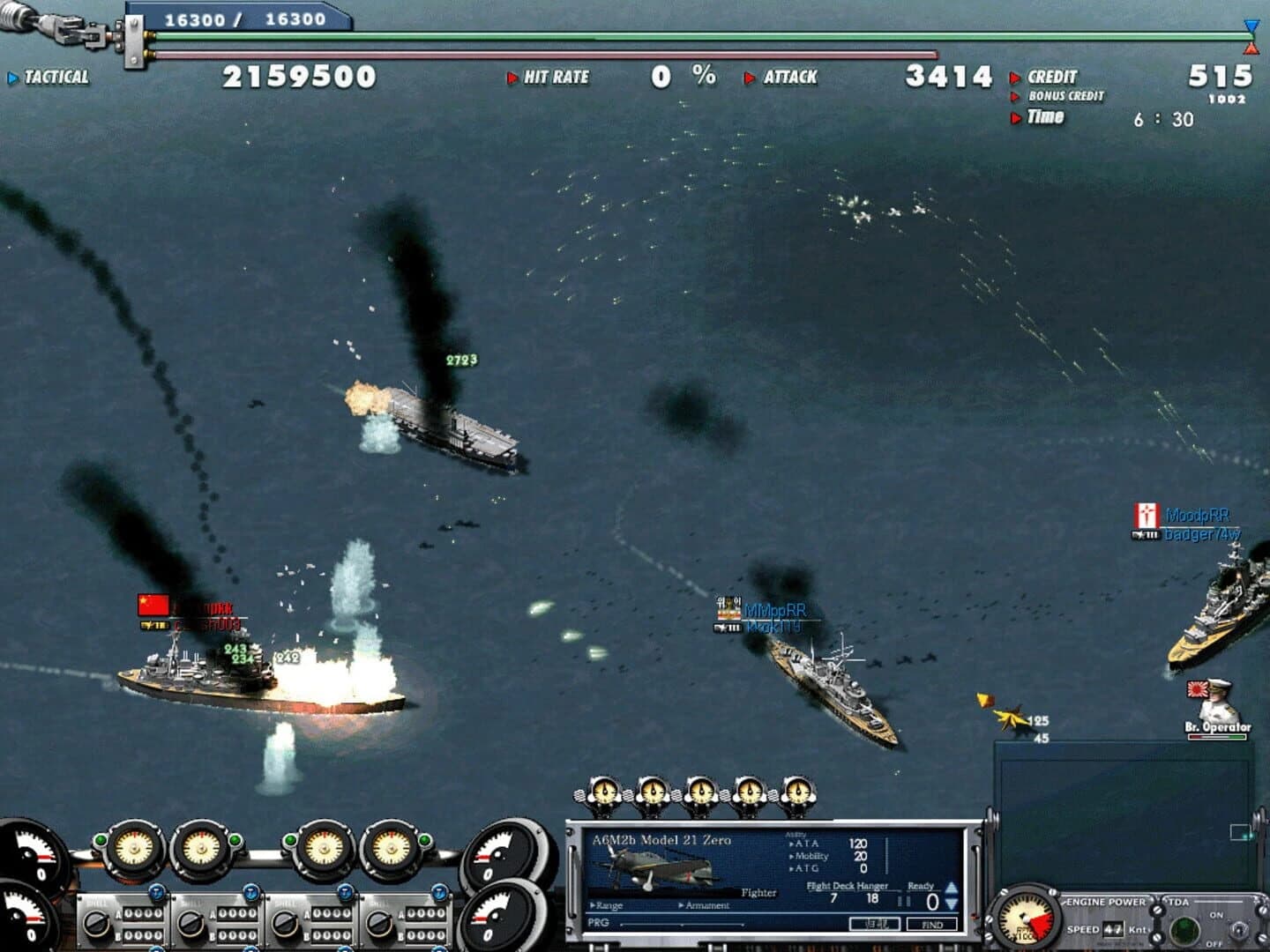Click the Ready count up arrow
The height and width of the screenshot is (952, 1270).
coord(952,887)
